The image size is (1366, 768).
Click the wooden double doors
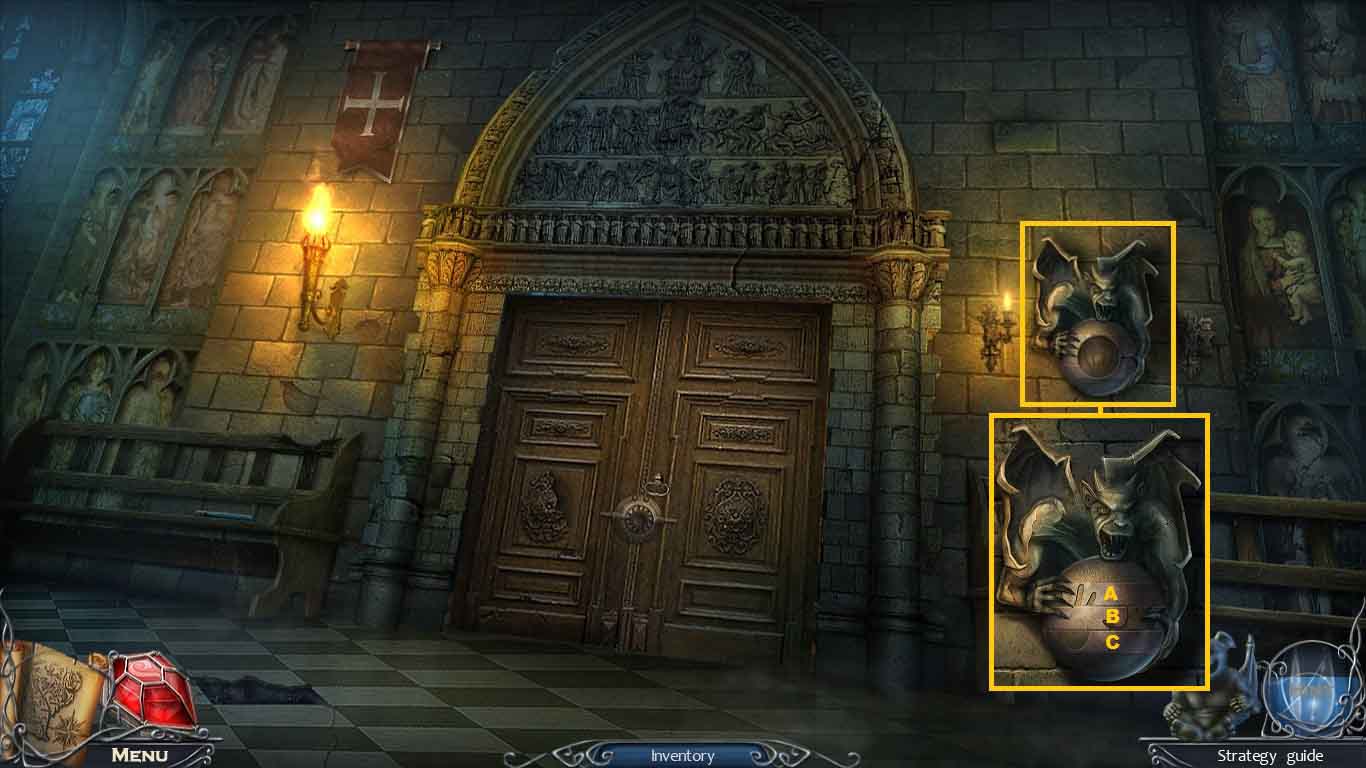pyautogui.click(x=650, y=450)
